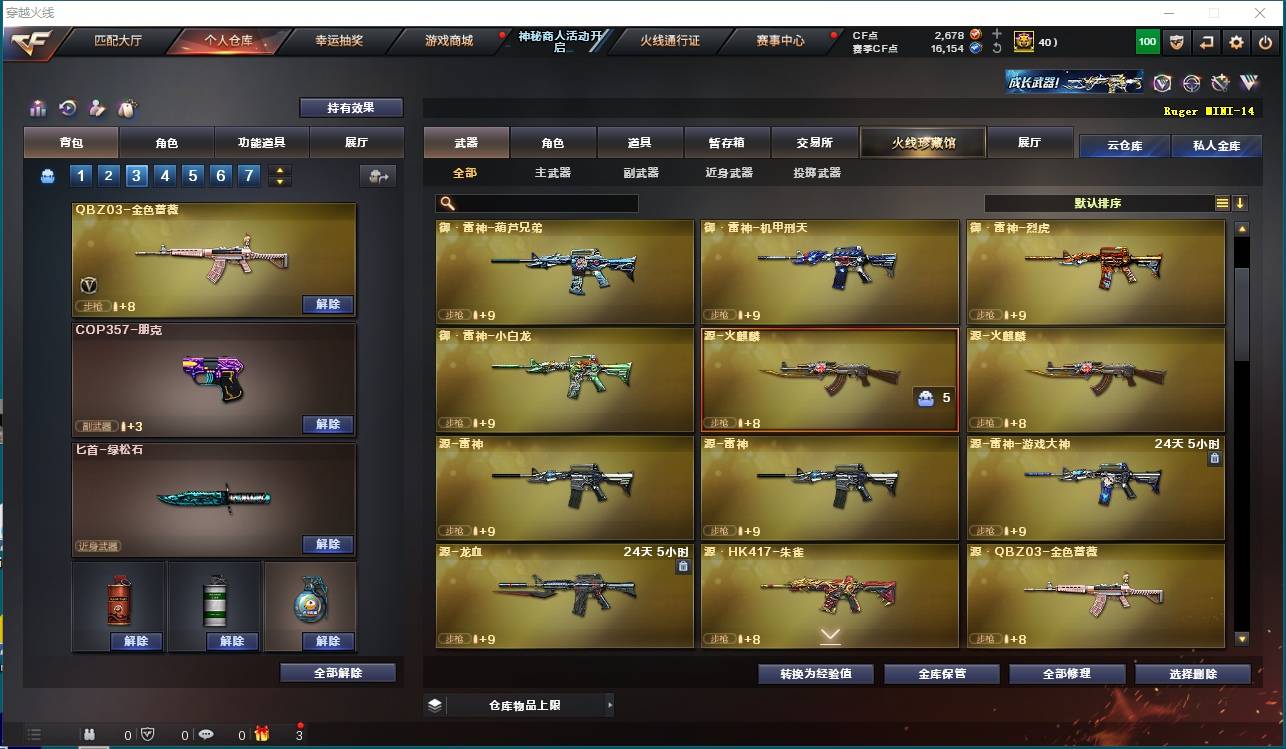
Task: Enable backpack page 7
Action: click(249, 175)
